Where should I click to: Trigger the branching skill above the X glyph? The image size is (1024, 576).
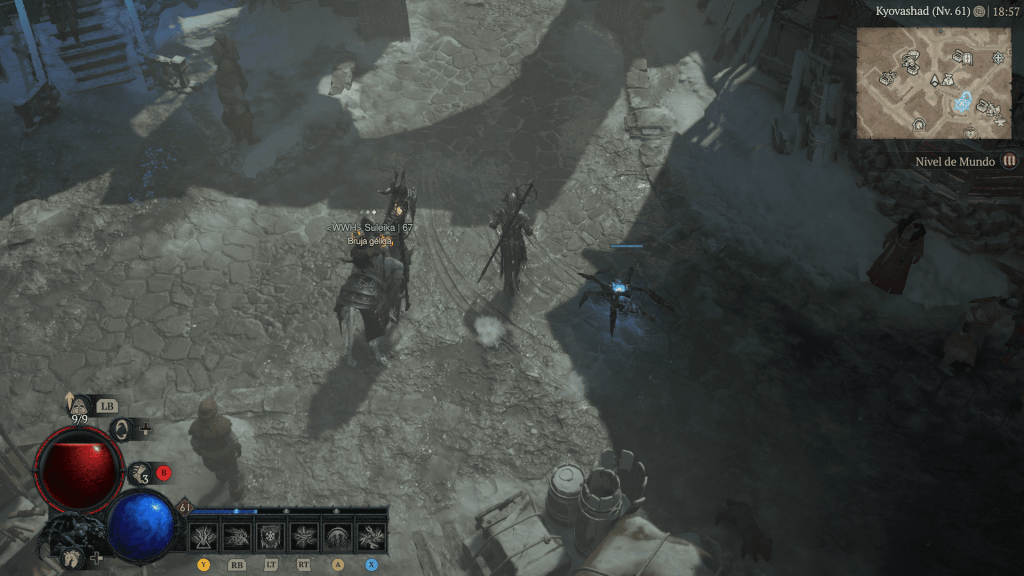coord(371,537)
